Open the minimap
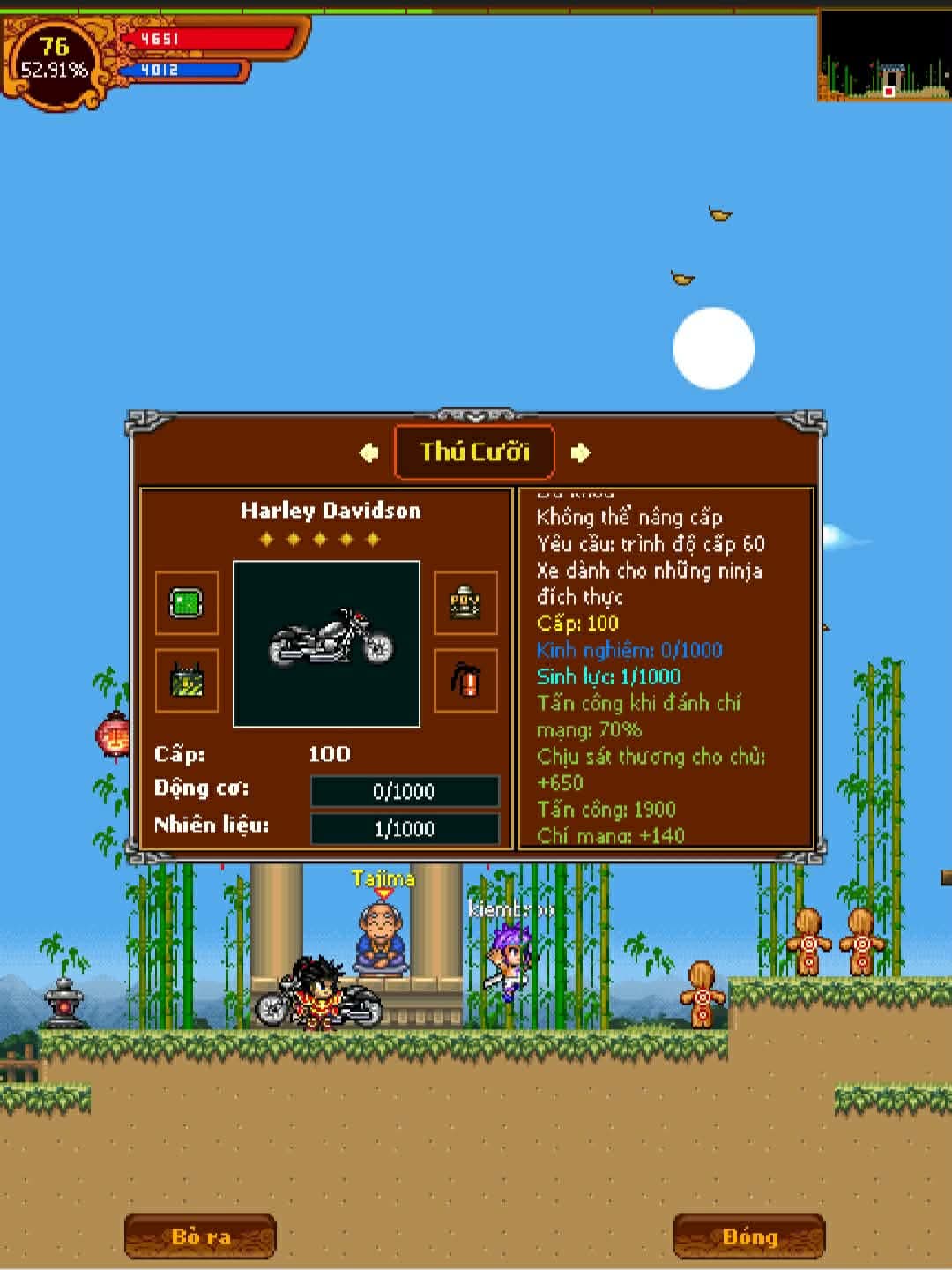This screenshot has height=1270, width=952. (x=884, y=56)
